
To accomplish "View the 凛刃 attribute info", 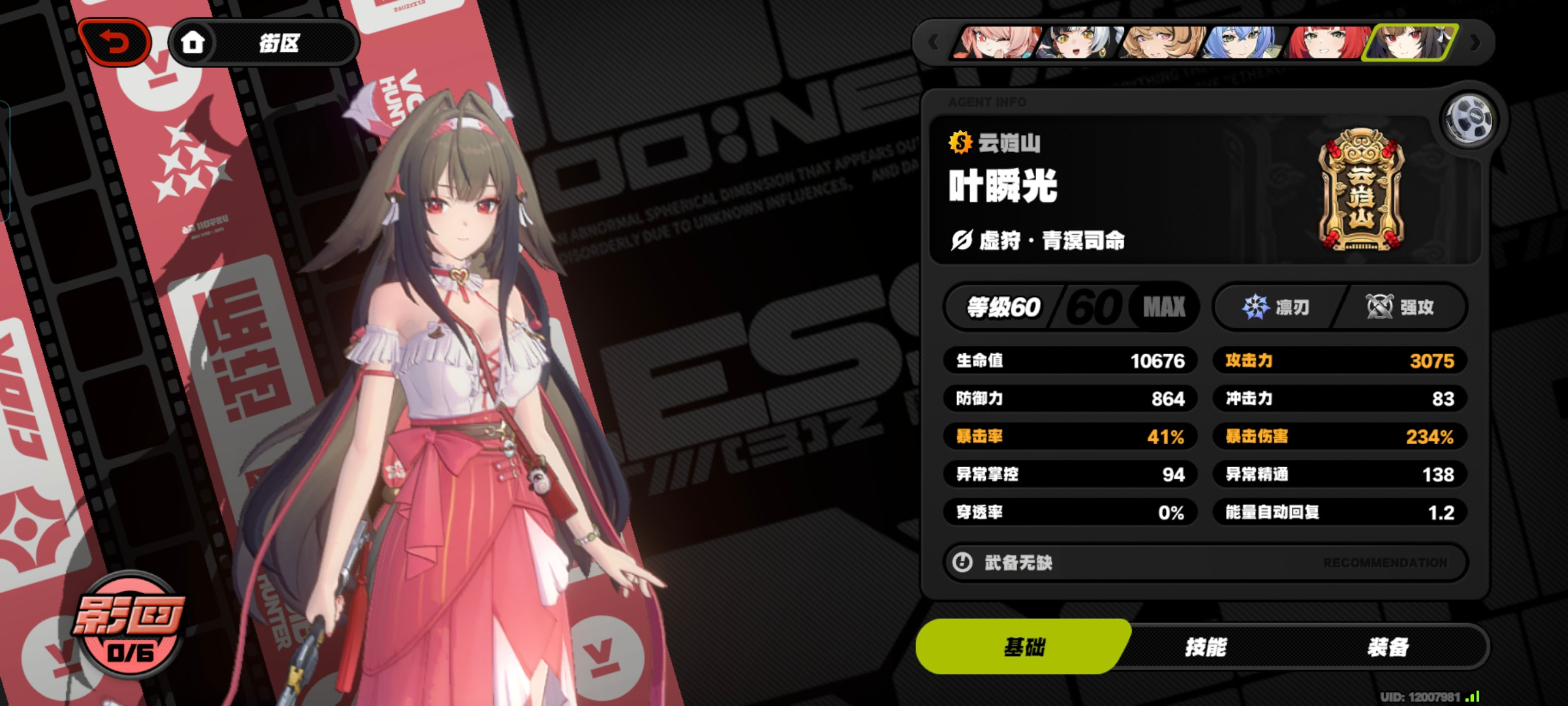I will pos(1276,307).
